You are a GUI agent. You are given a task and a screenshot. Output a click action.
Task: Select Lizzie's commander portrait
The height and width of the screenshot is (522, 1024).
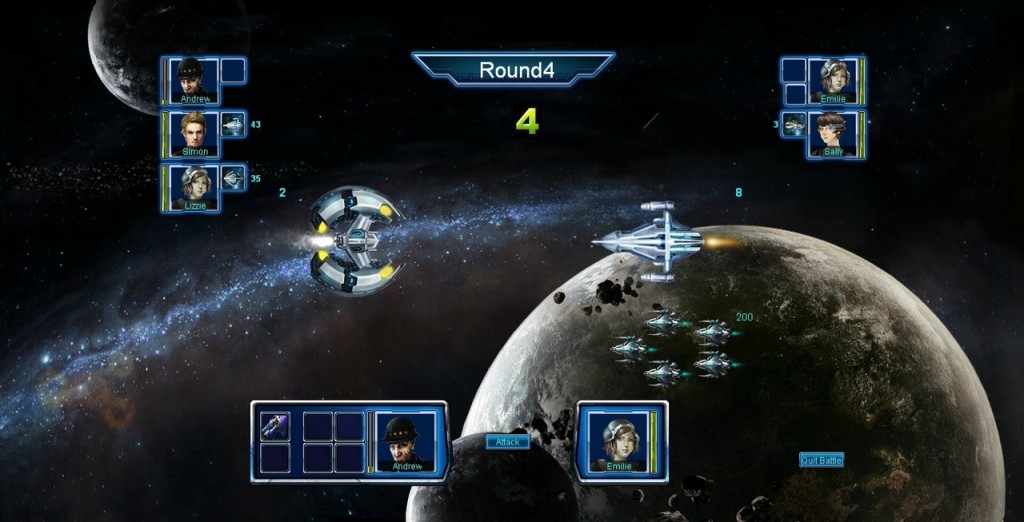pyautogui.click(x=193, y=187)
